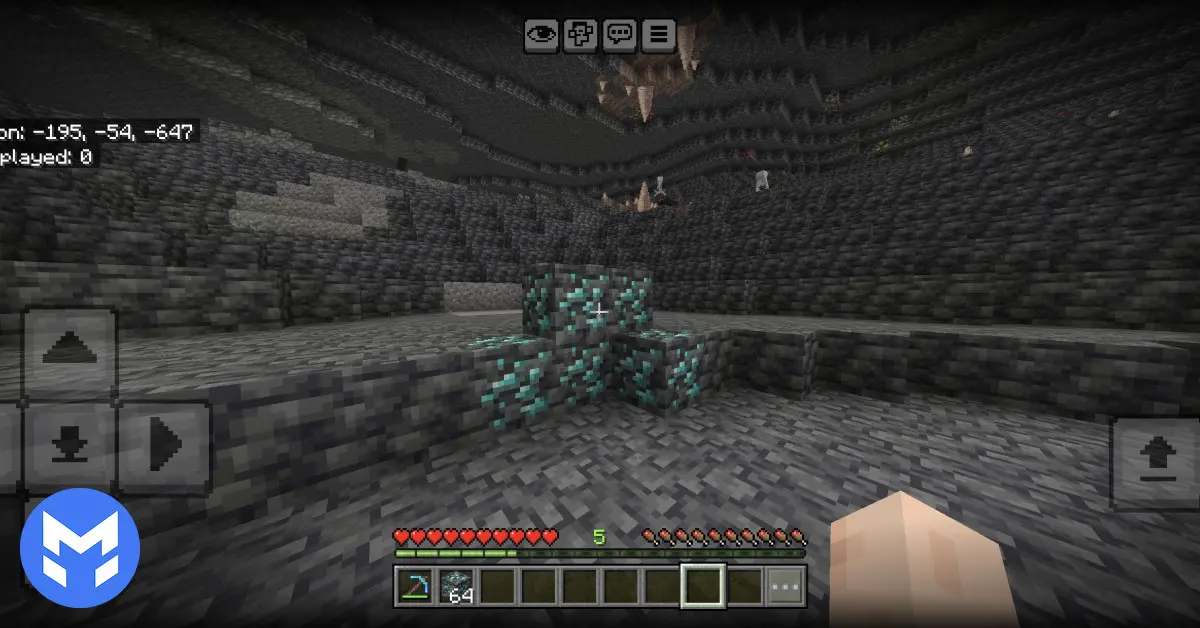Tap the move forward arrow
1200x628 pixels.
(x=70, y=352)
